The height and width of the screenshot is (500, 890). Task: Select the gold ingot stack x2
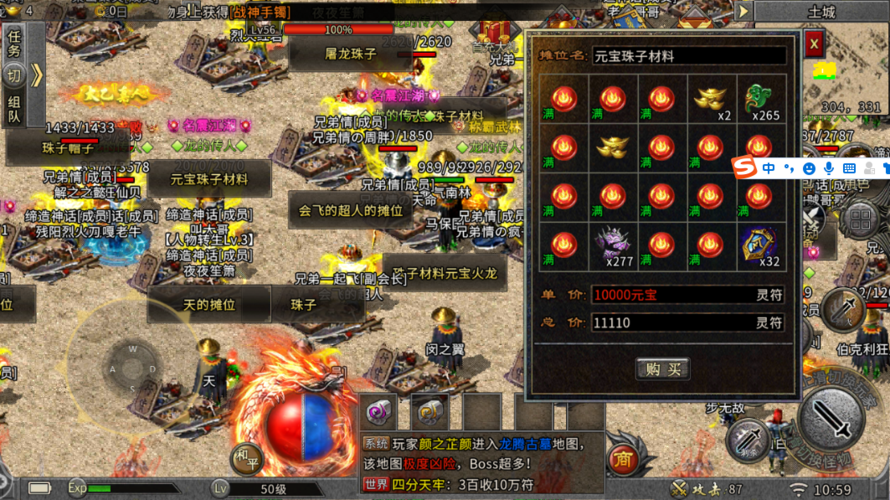[710, 99]
